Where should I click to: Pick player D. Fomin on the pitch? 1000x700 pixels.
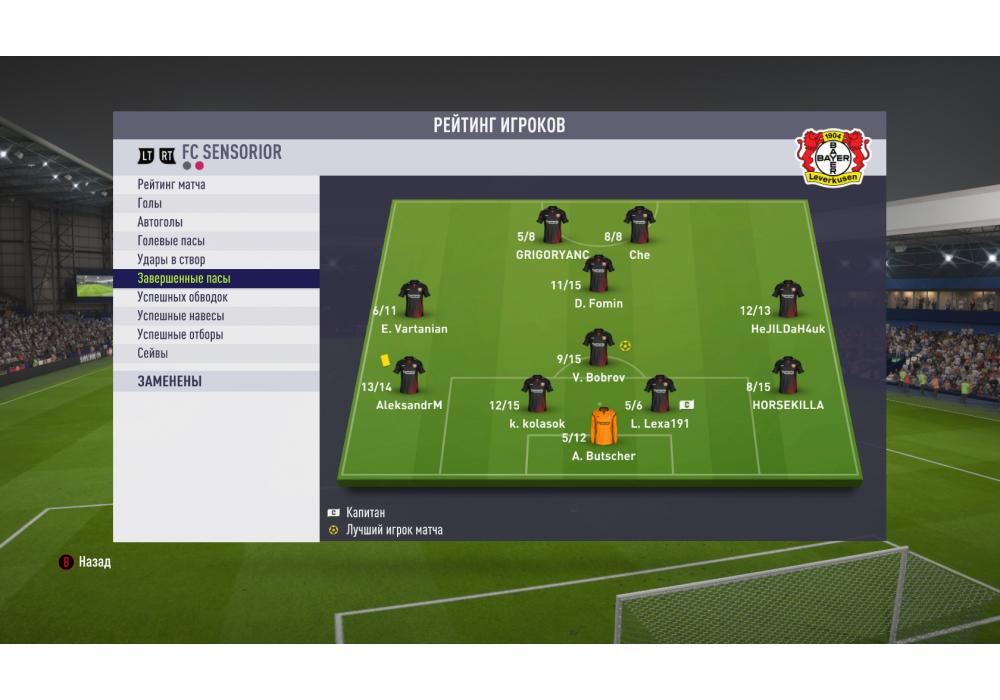pyautogui.click(x=598, y=274)
